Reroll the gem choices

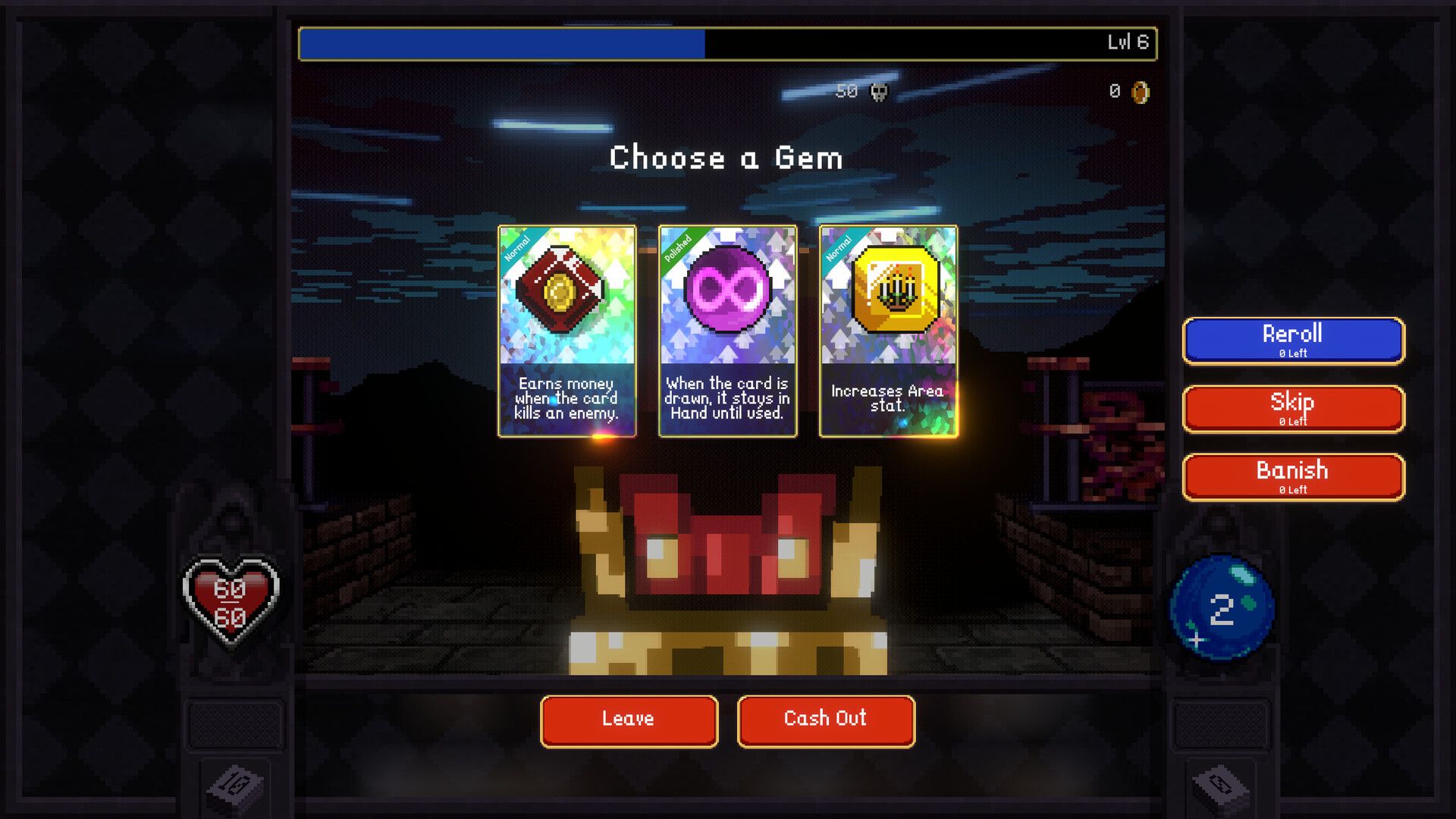point(1292,340)
